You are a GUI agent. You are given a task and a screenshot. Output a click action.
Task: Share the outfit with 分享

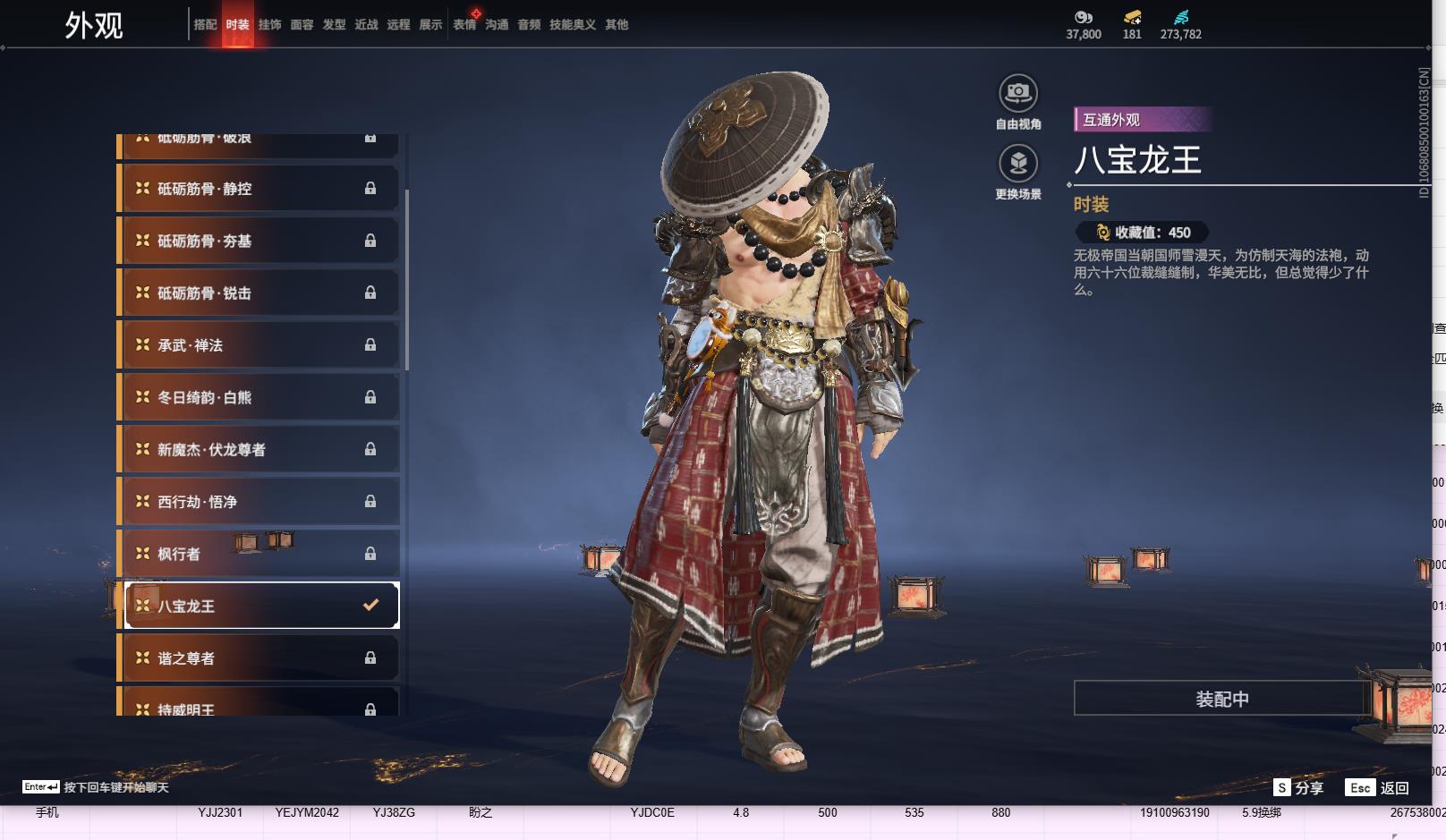coord(1298,788)
